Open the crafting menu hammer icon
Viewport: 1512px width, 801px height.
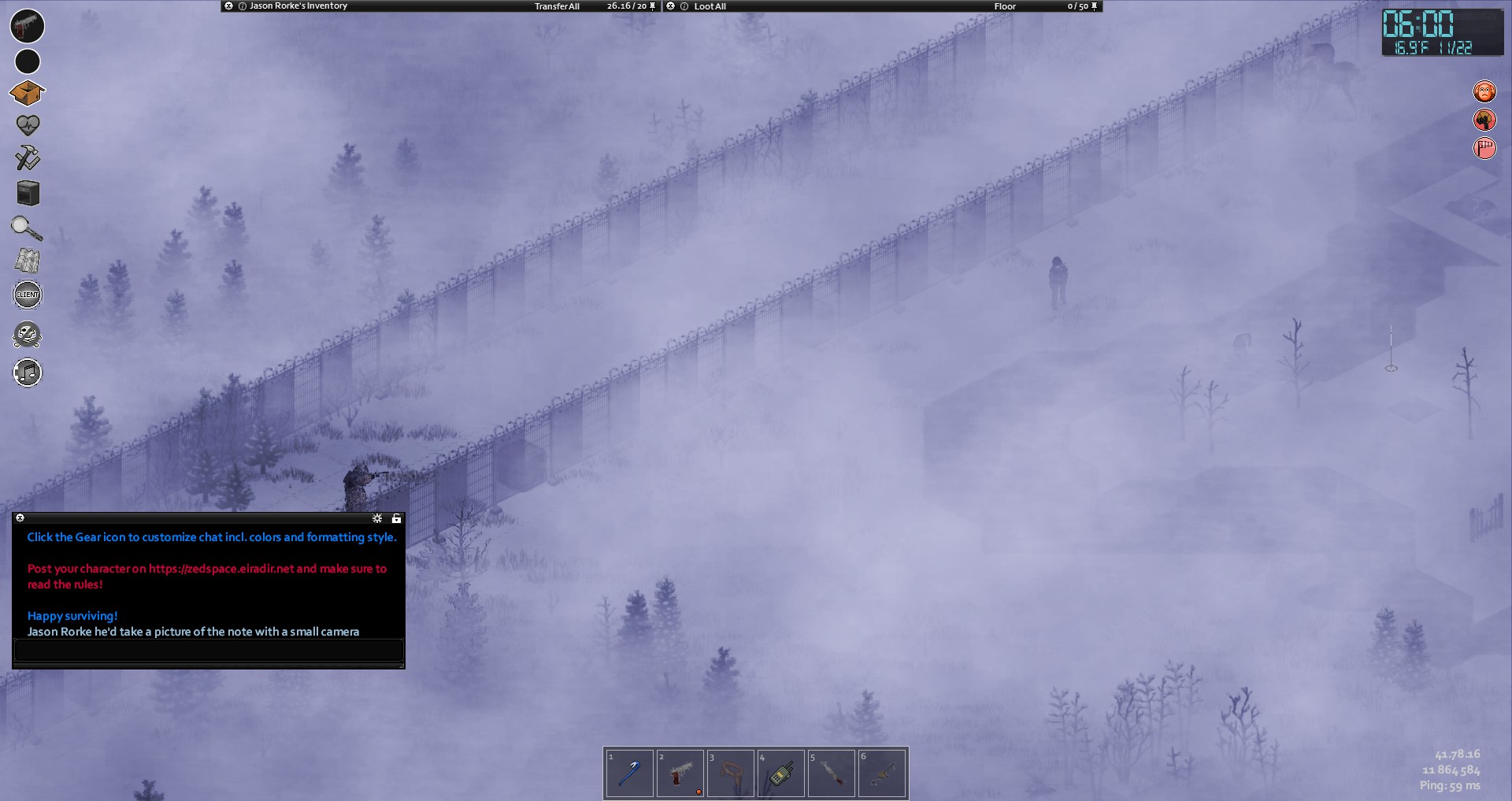coord(28,158)
